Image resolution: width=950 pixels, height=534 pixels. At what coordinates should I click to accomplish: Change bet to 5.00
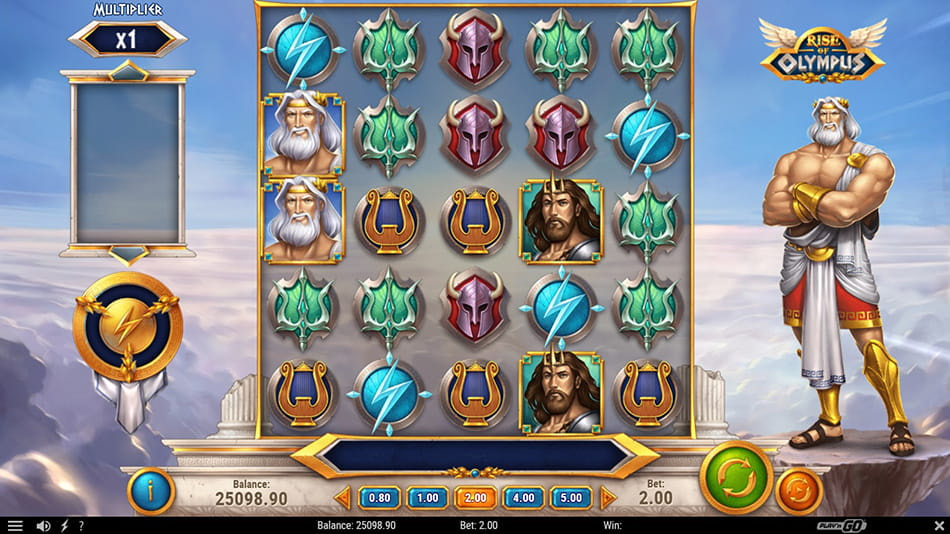[x=571, y=497]
